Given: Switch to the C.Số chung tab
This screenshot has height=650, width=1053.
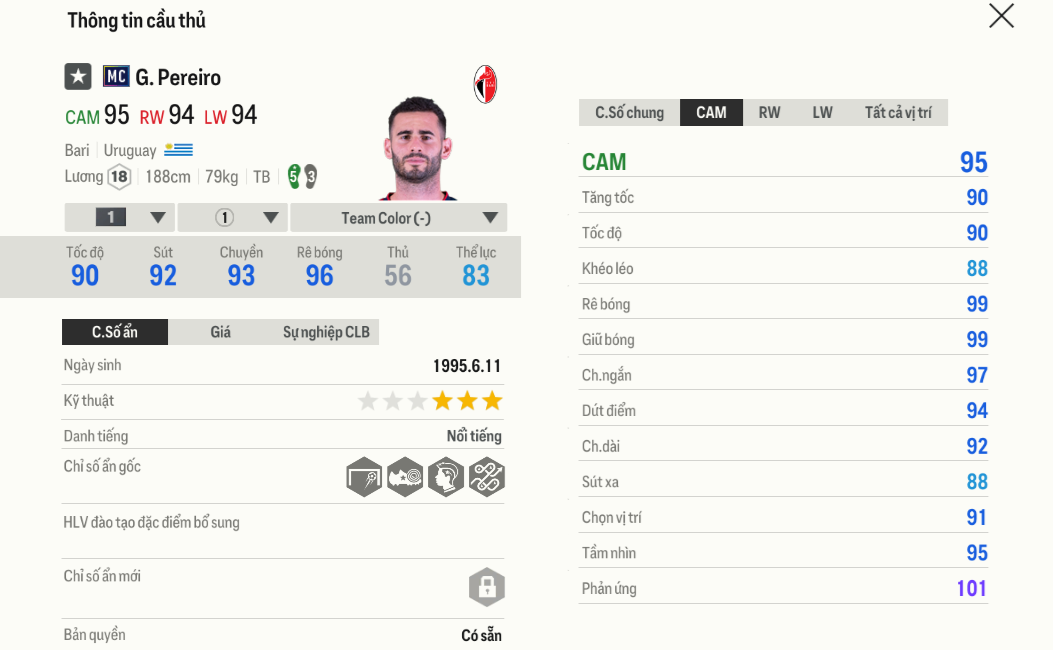Looking at the screenshot, I should click(x=629, y=112).
